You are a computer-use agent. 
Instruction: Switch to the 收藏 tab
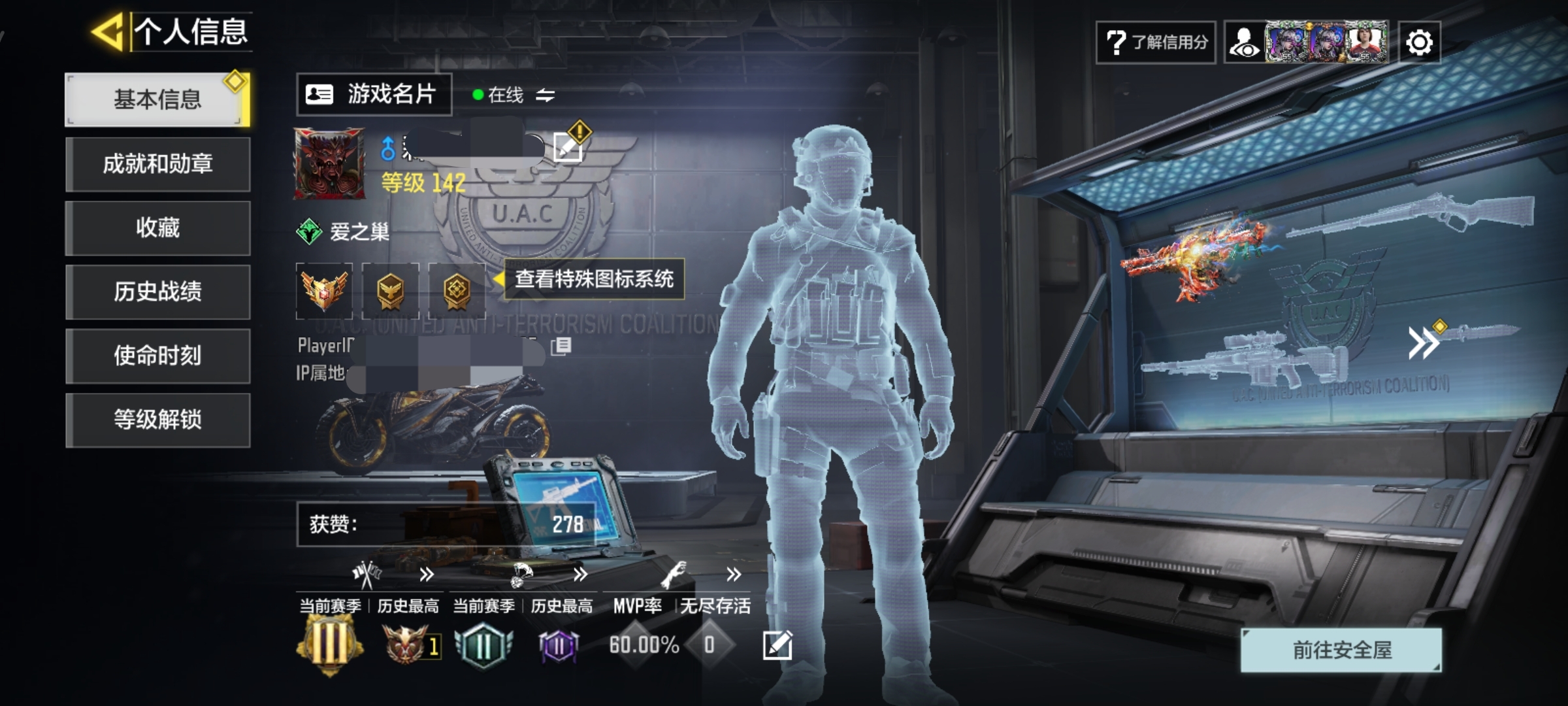(x=157, y=227)
